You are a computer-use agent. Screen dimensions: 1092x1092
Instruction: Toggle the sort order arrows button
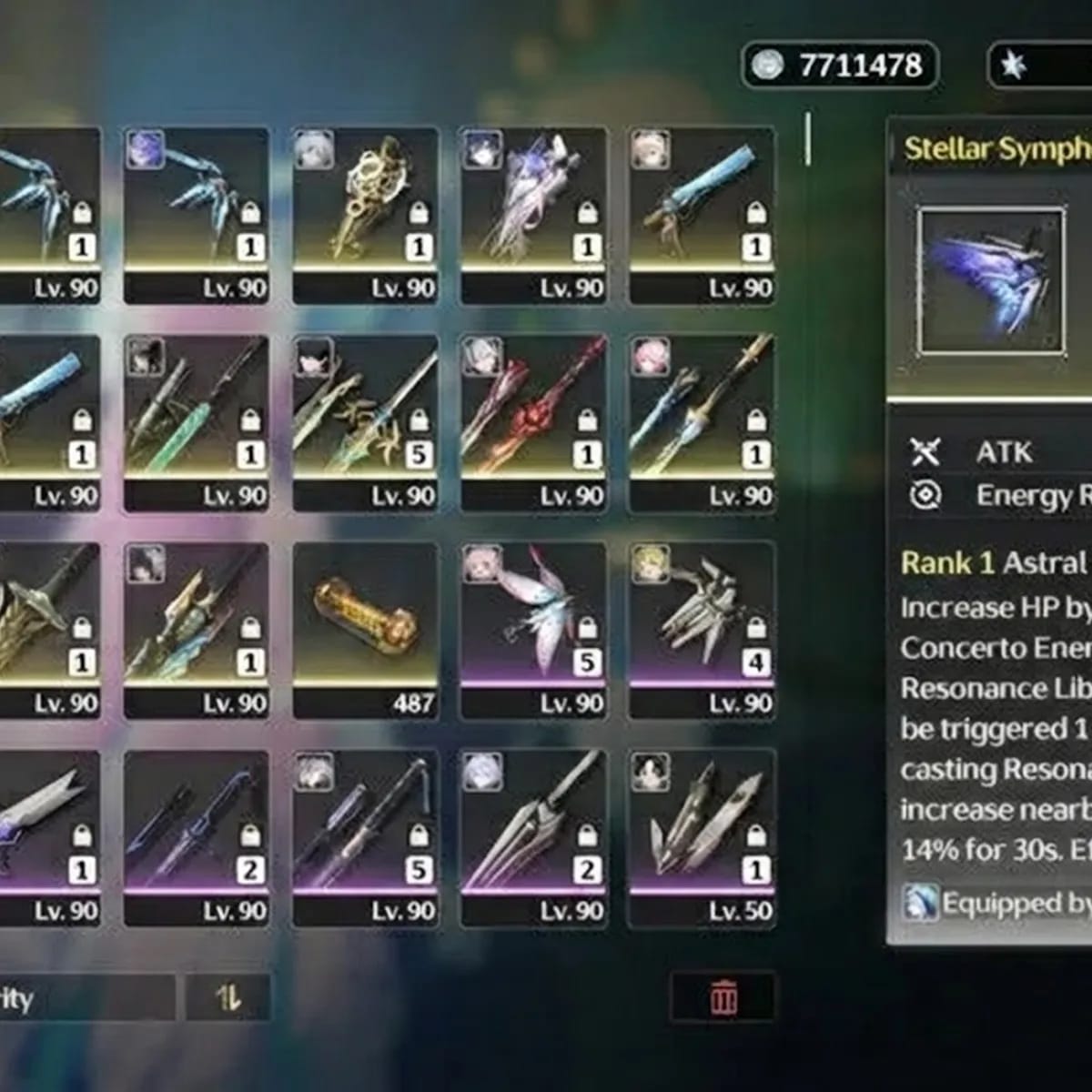pyautogui.click(x=228, y=997)
